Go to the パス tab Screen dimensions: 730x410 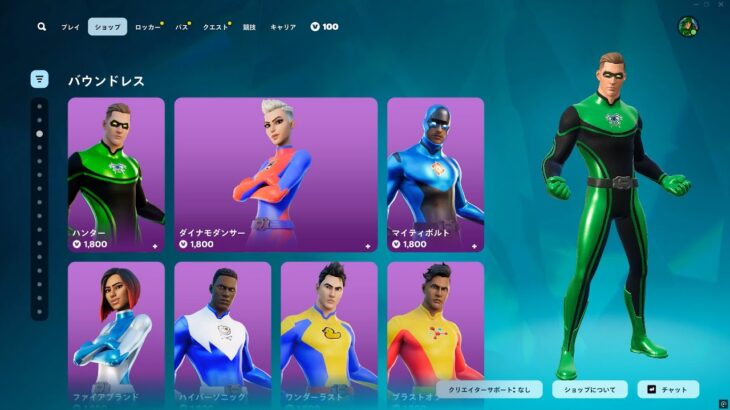(x=182, y=27)
